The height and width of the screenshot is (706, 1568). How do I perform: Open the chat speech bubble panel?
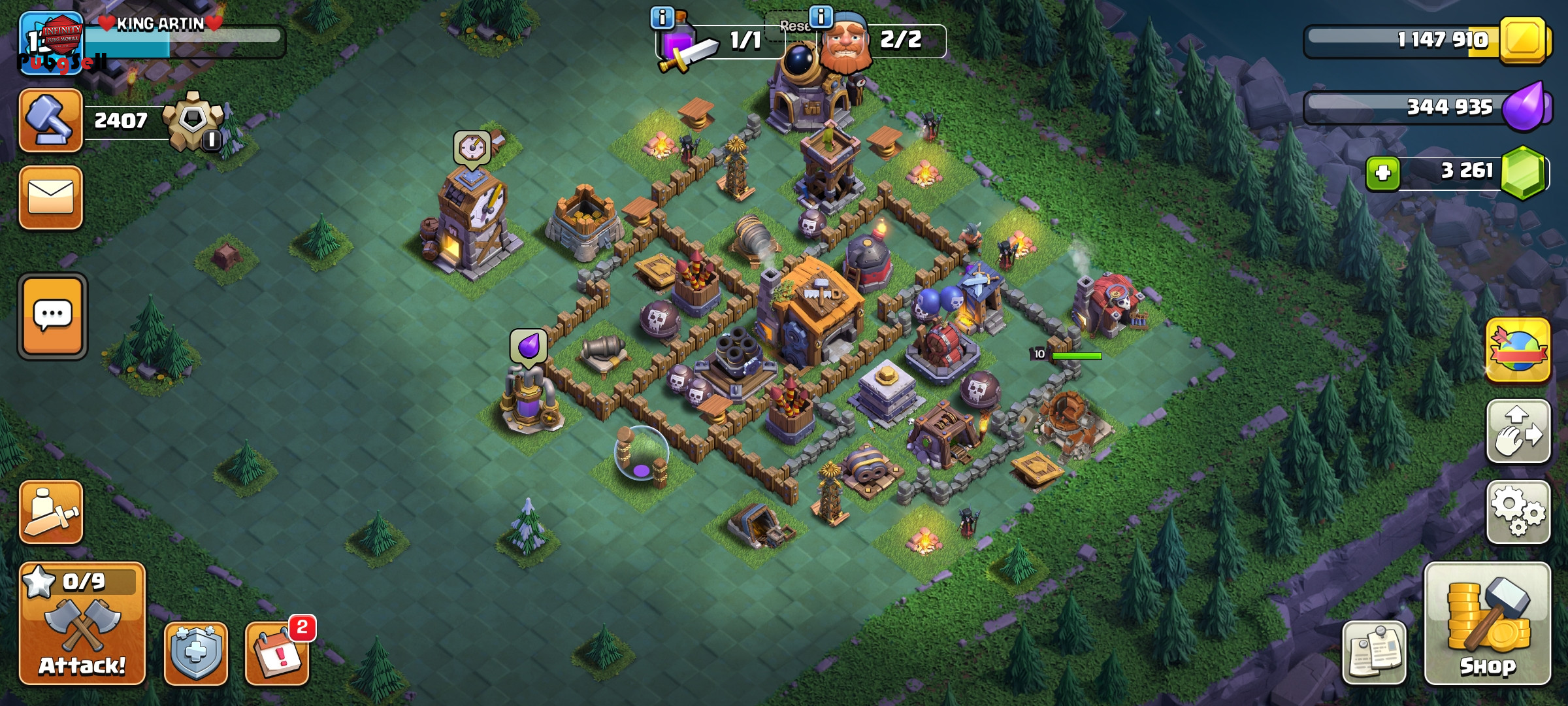[52, 316]
